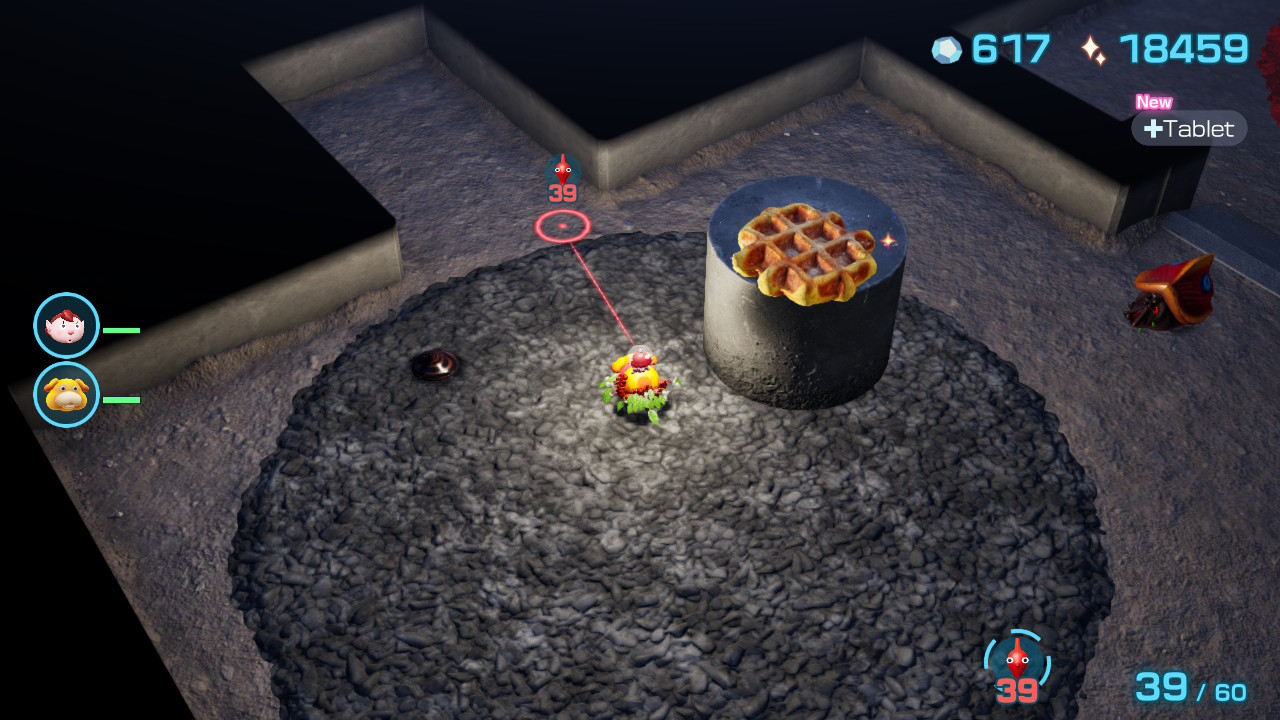Open the new Tablet notification
Screen dimensions: 1280x720
point(1189,128)
